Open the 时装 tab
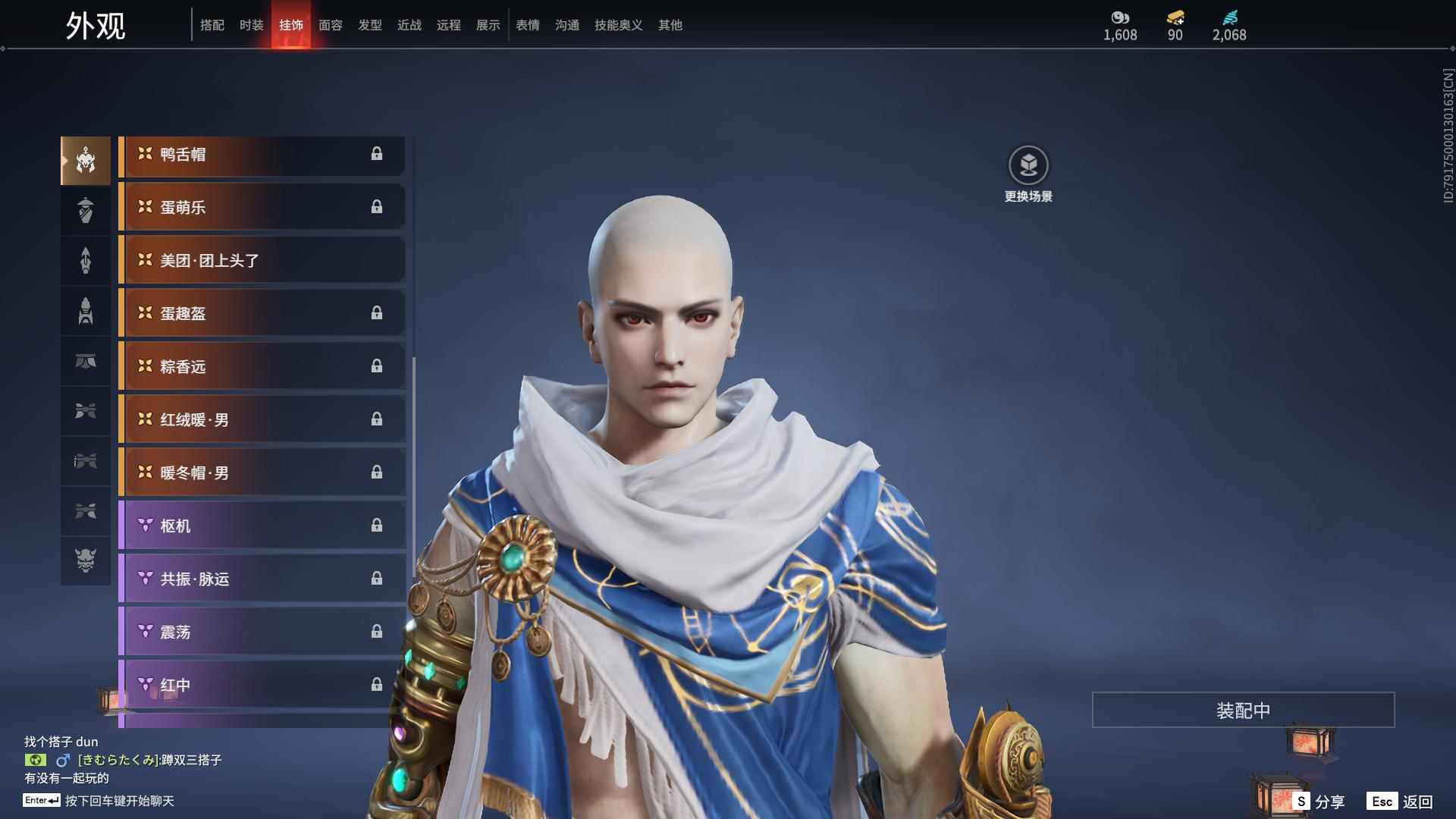The image size is (1456, 819). [x=252, y=25]
